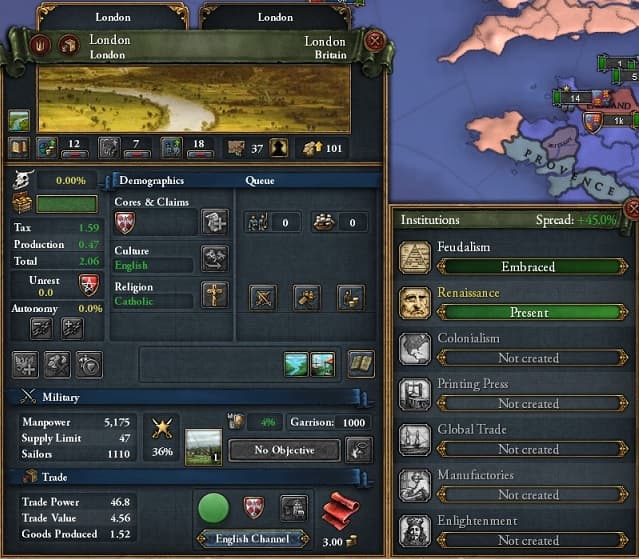Viewport: 639px width, 559px height.
Task: Click the Global Trade ship icon
Action: (x=415, y=440)
